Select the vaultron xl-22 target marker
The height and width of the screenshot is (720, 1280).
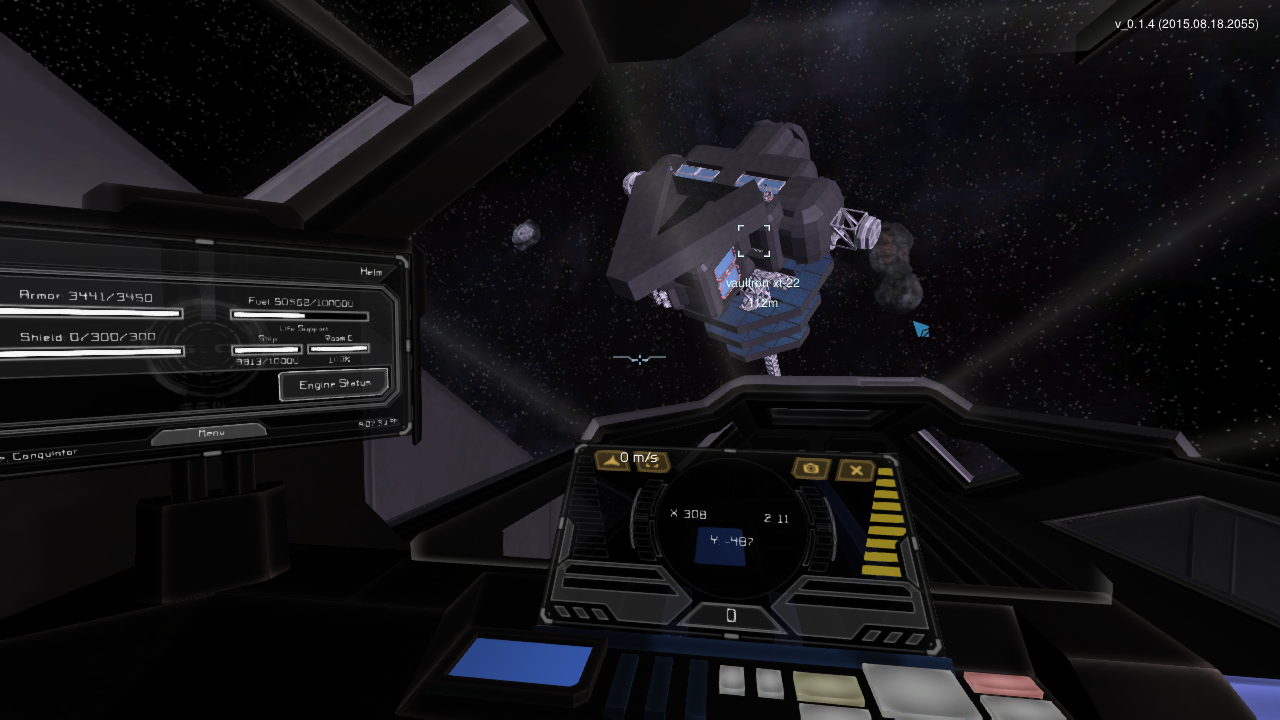754,241
